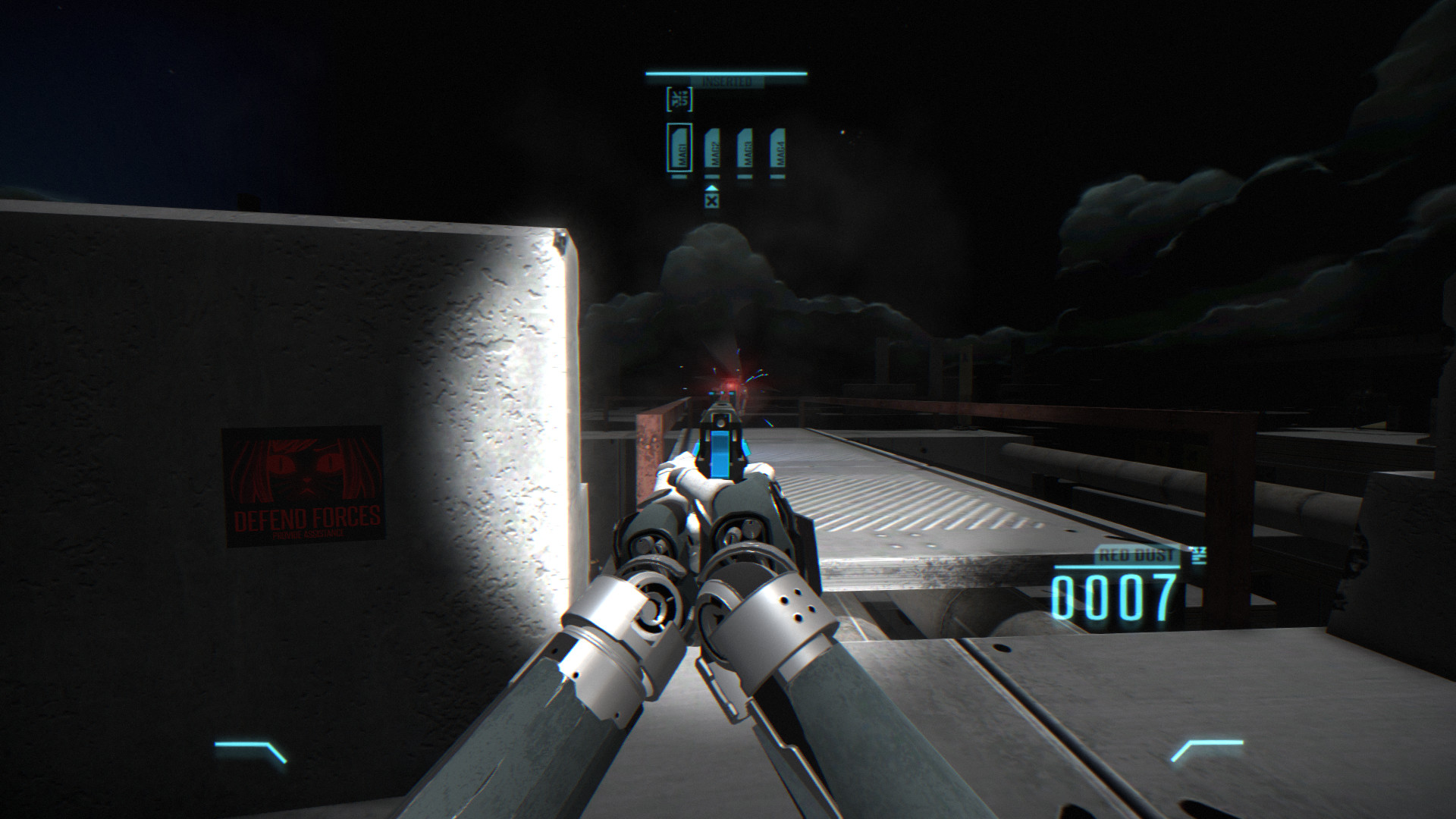The height and width of the screenshot is (819, 1456).
Task: Click the list icon beside RED DUST label
Action: click(x=1198, y=555)
